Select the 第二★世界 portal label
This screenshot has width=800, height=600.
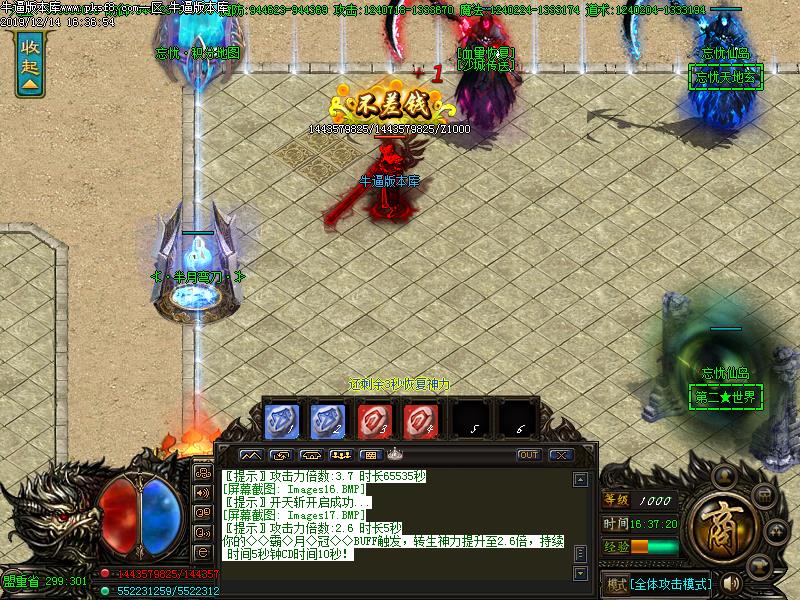pyautogui.click(x=727, y=397)
